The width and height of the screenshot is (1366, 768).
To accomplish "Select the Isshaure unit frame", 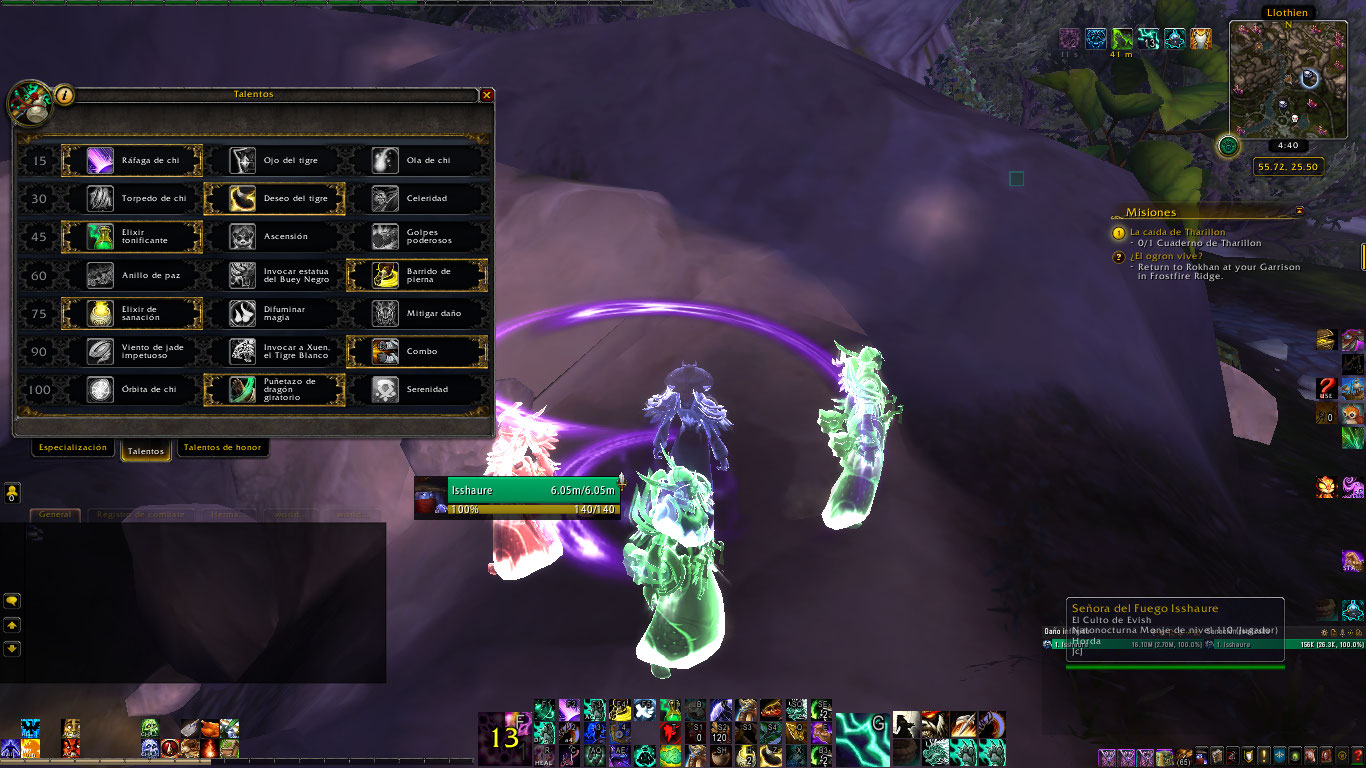I will pos(517,497).
